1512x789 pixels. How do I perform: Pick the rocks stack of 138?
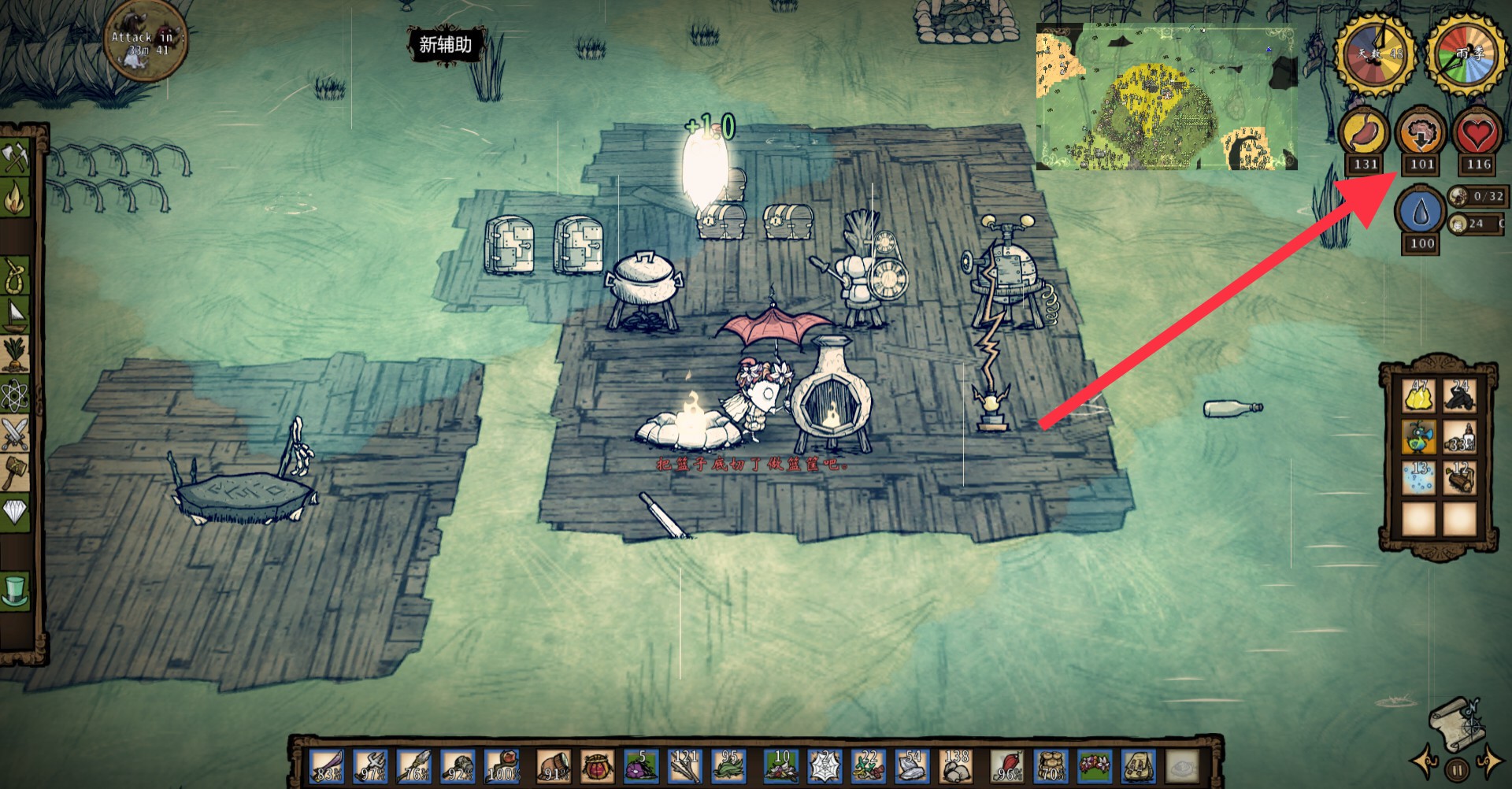[x=956, y=765]
